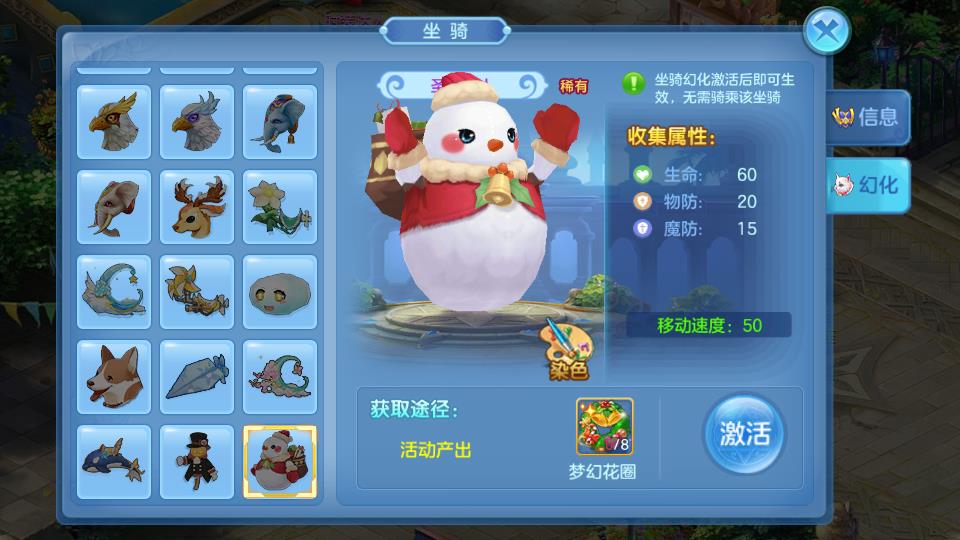Select the tan elephant mount
This screenshot has width=960, height=540.
[x=114, y=207]
